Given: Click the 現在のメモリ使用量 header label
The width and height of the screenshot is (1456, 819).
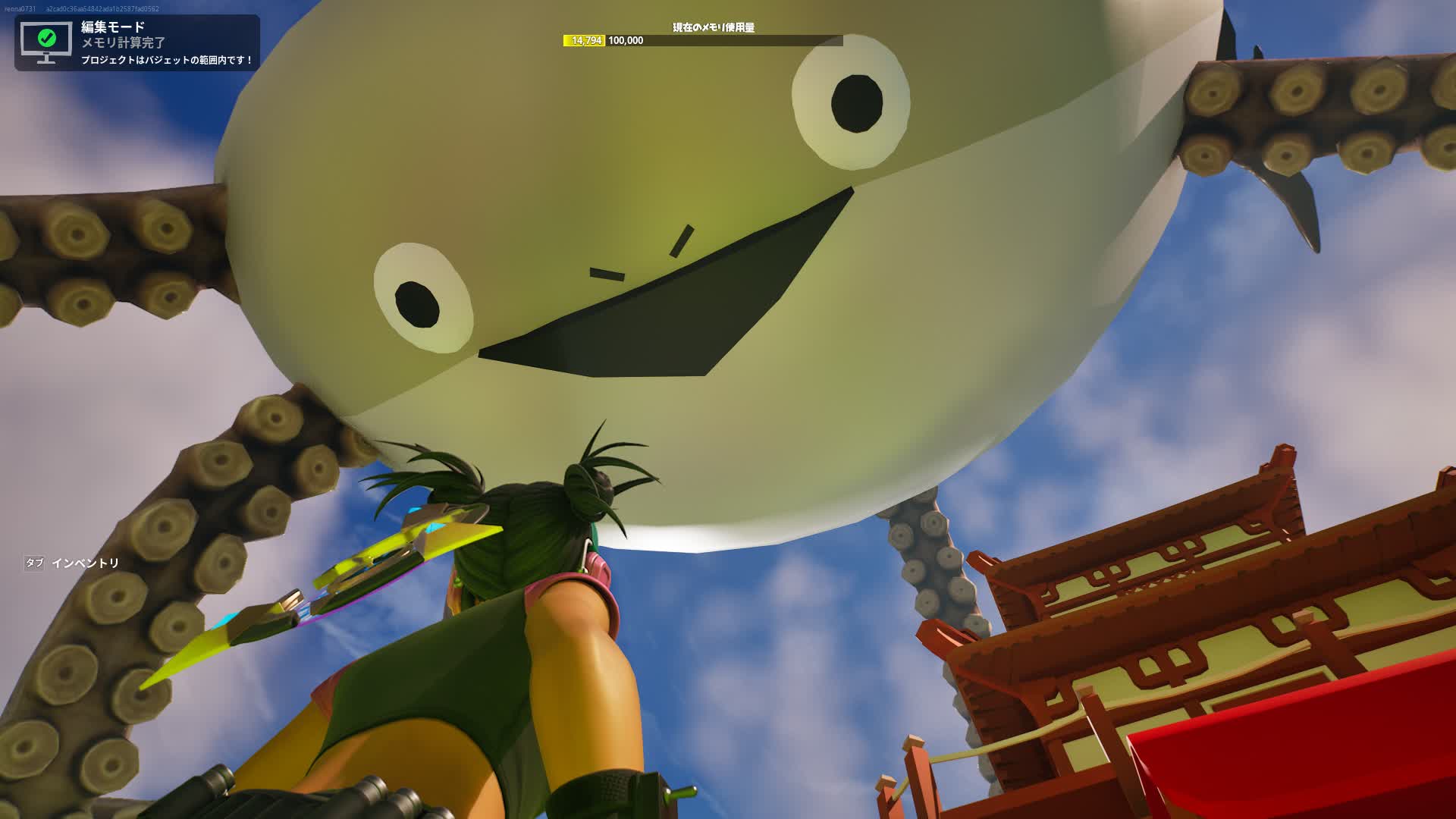Looking at the screenshot, I should [716, 27].
